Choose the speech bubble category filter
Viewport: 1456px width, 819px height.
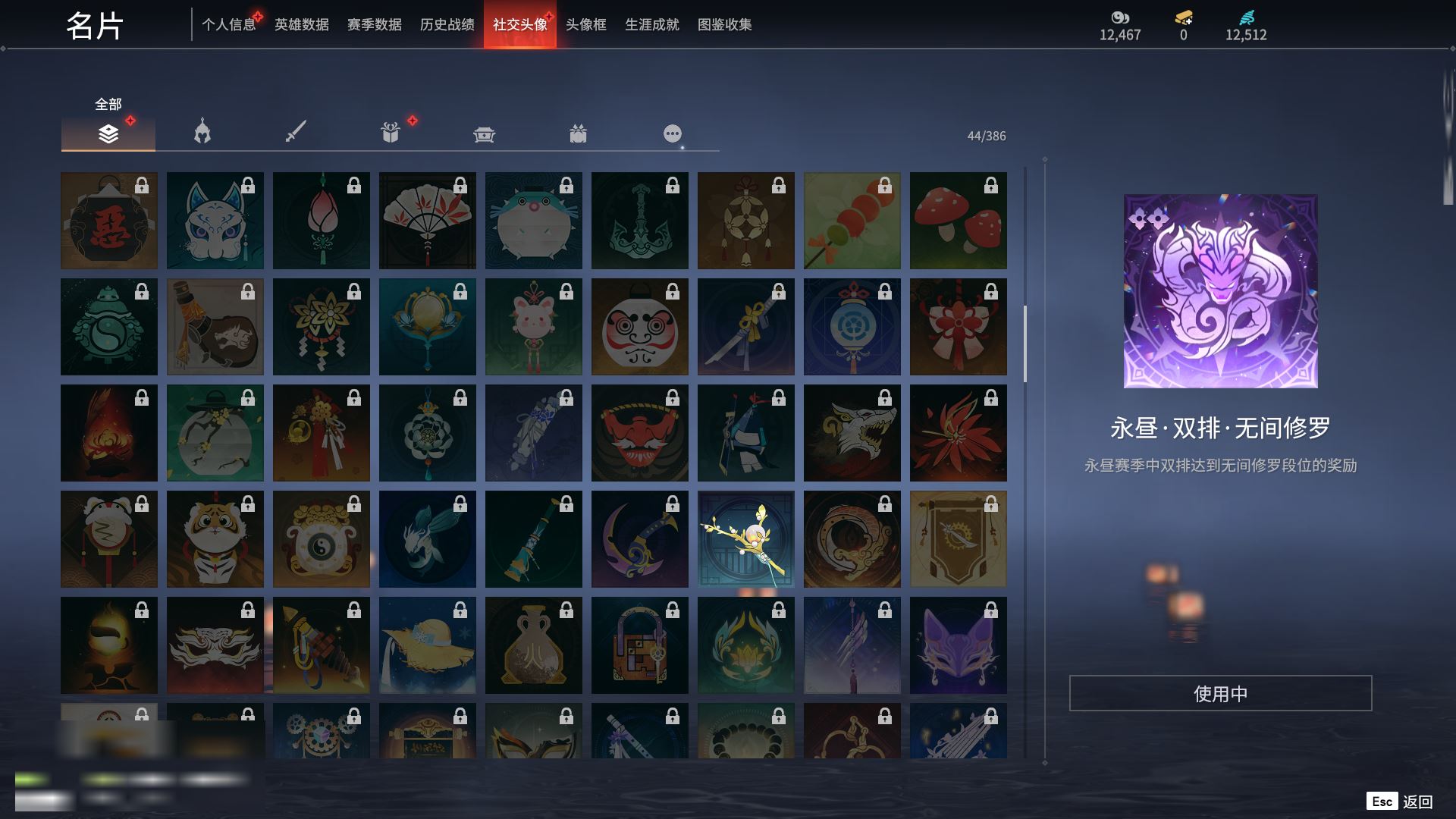[672, 134]
